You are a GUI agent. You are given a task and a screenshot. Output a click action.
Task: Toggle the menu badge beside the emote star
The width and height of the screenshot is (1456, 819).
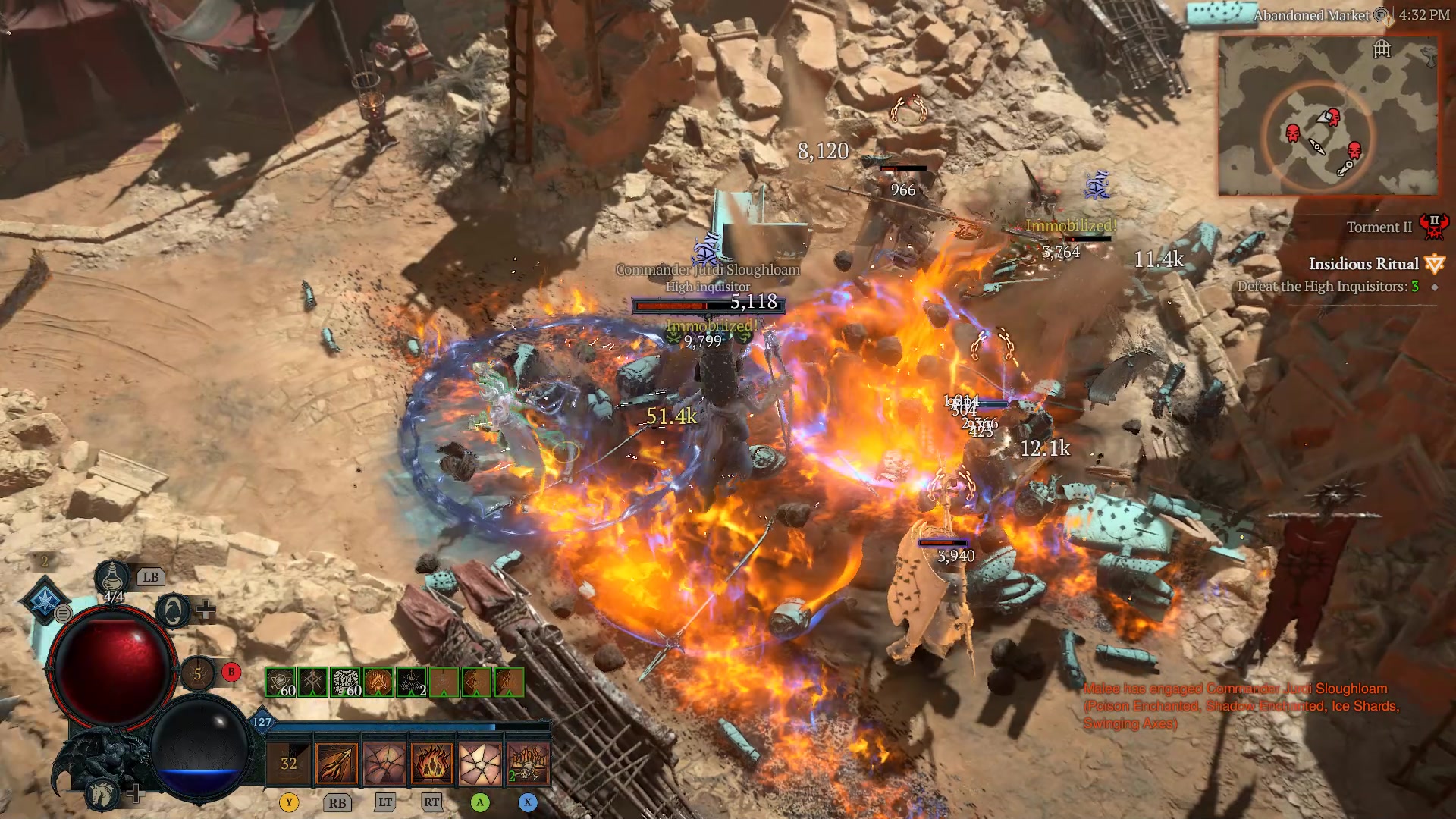click(x=62, y=614)
